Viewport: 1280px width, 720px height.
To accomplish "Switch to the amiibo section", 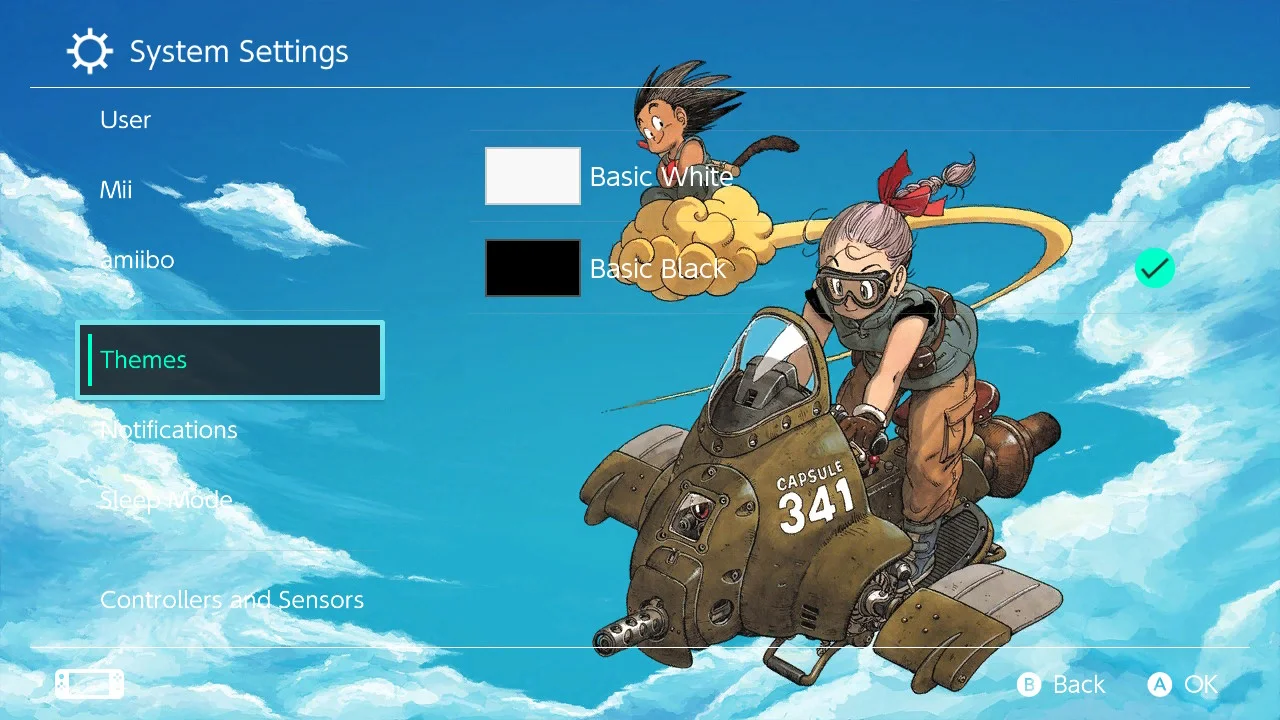I will (x=137, y=259).
